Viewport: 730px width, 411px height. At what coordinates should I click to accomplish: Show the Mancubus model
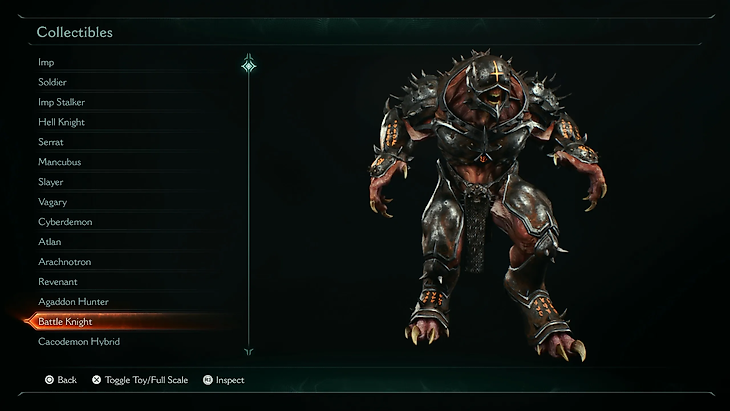pos(60,162)
